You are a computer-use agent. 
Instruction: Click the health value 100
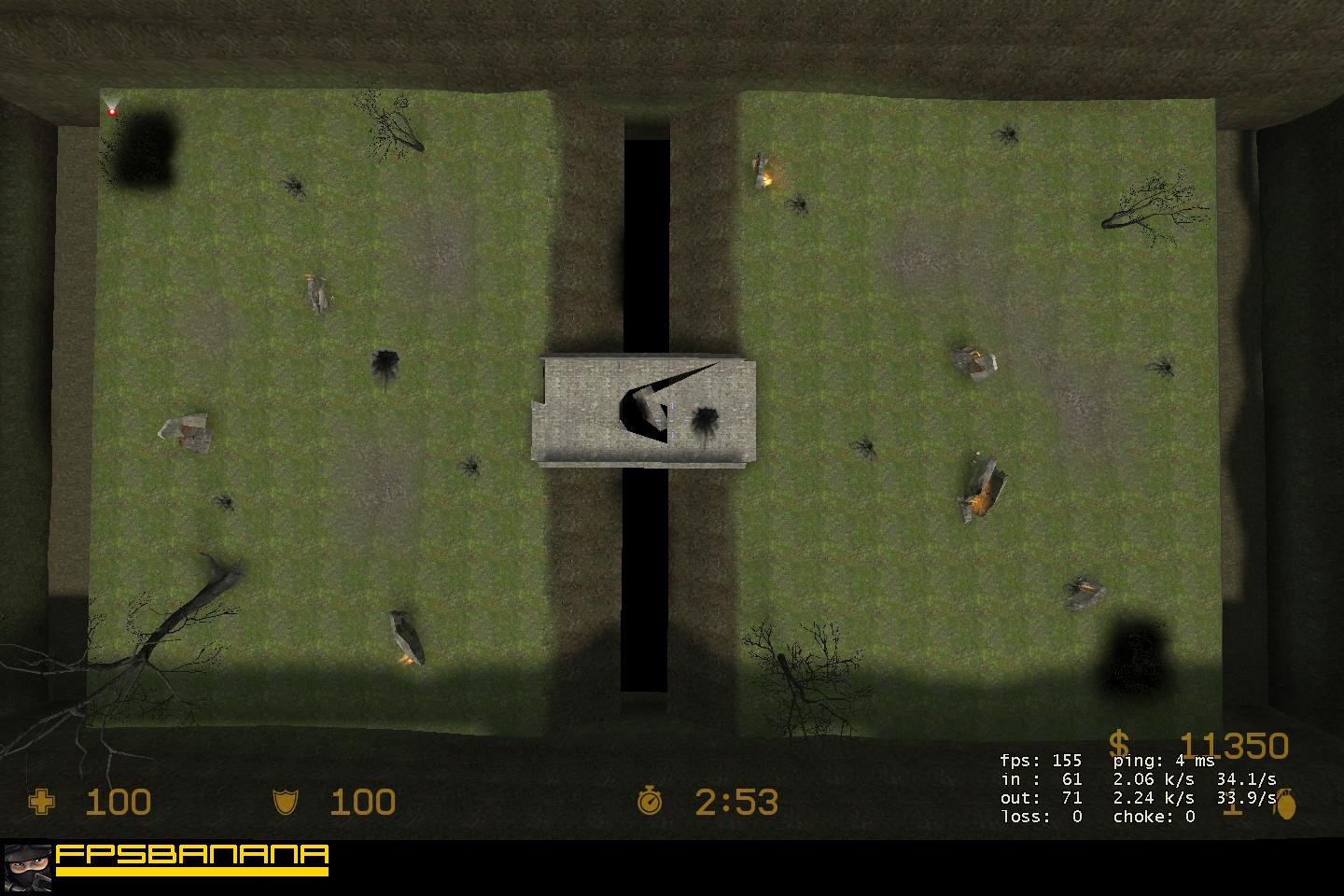(x=119, y=802)
